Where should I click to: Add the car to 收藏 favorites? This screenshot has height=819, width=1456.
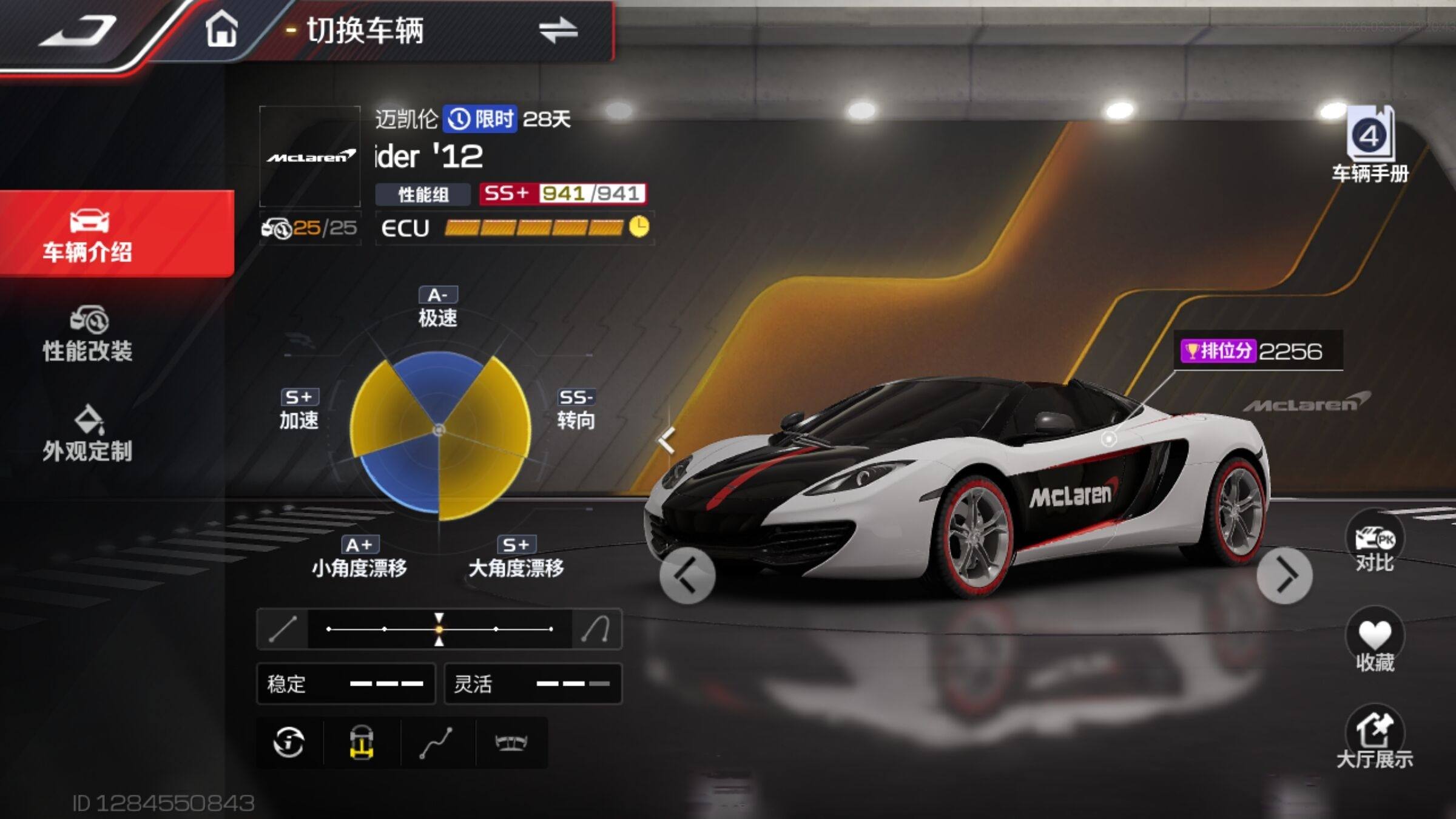pos(1374,642)
